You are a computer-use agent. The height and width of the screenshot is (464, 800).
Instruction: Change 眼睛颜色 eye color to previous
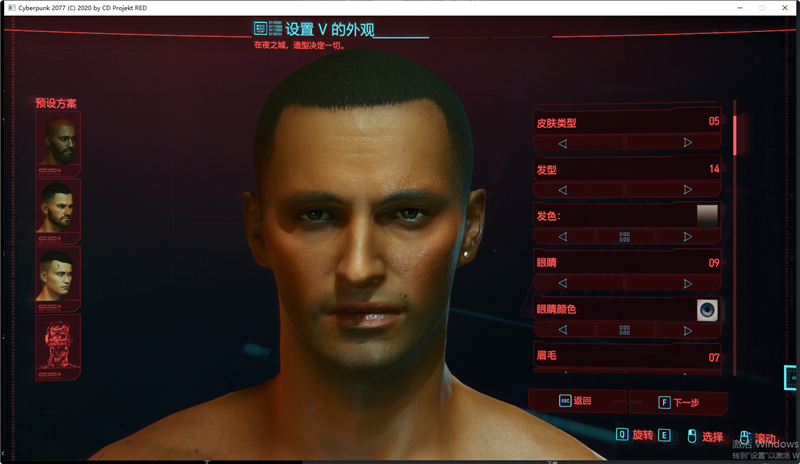(563, 330)
